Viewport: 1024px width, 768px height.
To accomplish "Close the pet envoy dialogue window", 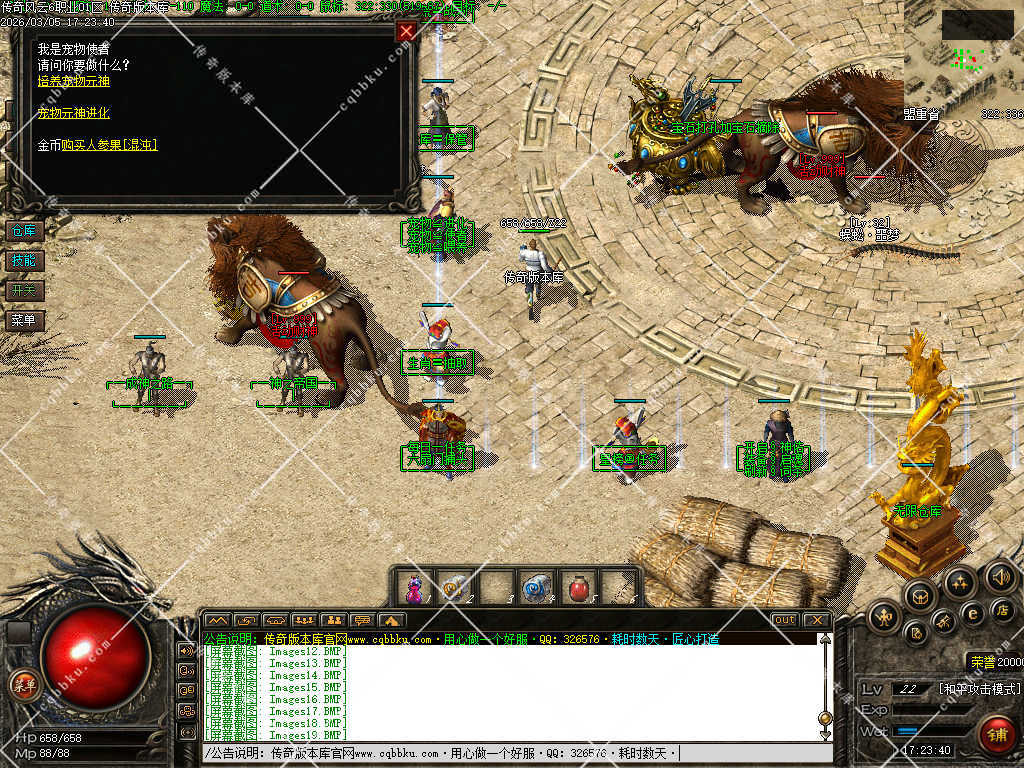I will 406,32.
